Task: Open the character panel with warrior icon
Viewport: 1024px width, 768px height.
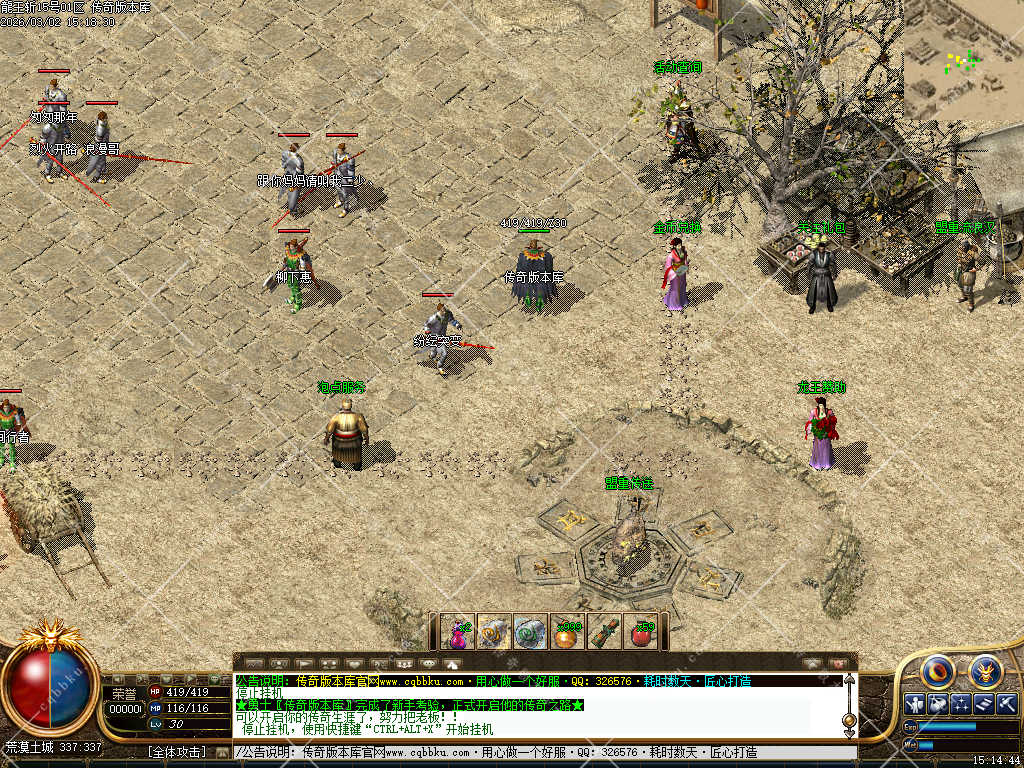Action: click(913, 703)
